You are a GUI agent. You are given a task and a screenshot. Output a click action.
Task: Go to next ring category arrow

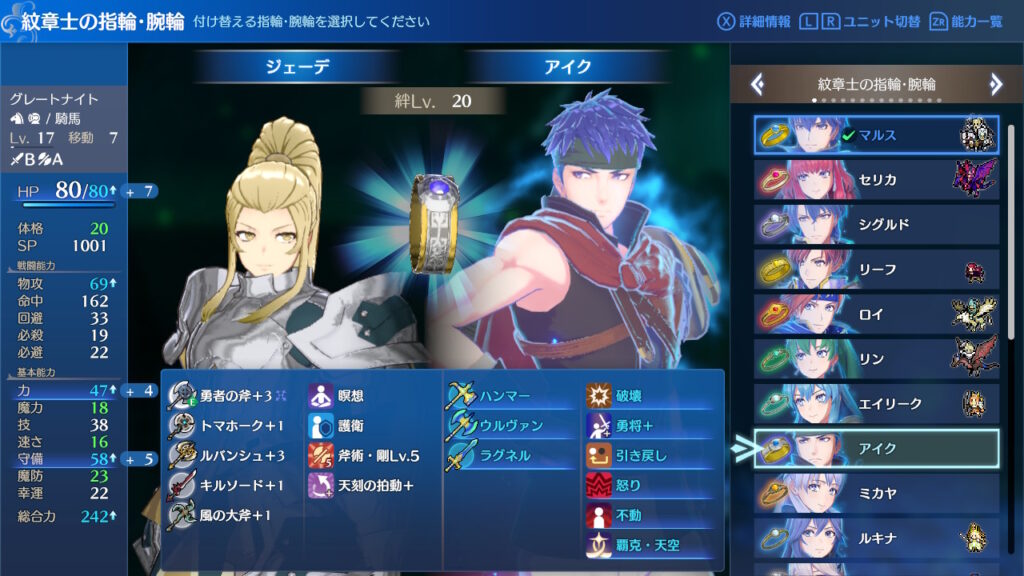click(995, 84)
